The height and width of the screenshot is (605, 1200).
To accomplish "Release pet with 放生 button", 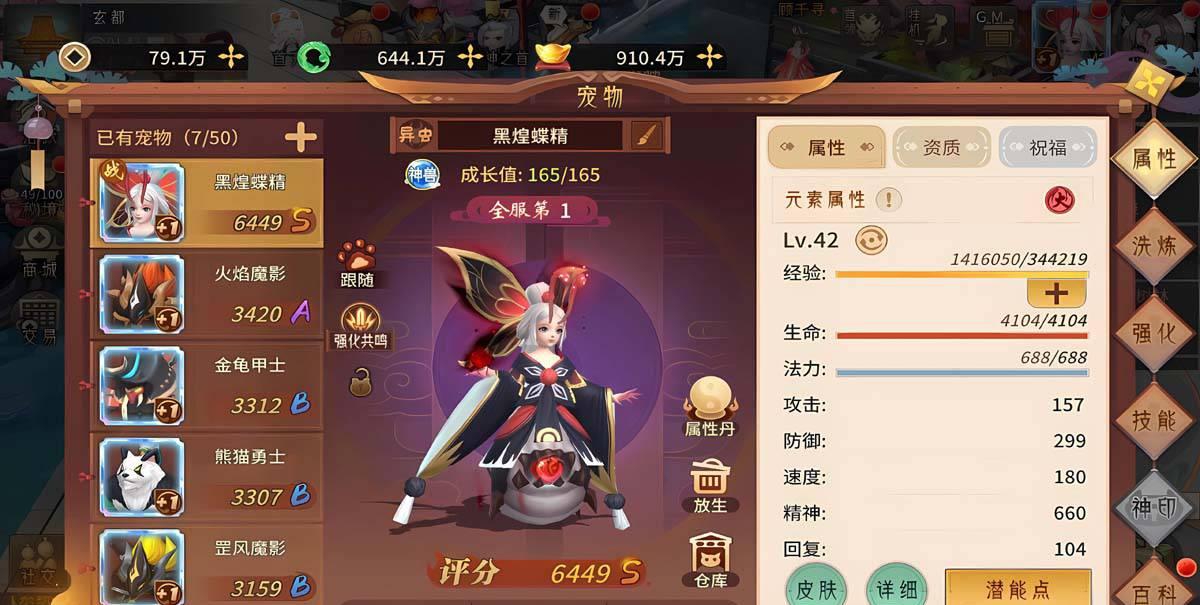I will tap(709, 486).
